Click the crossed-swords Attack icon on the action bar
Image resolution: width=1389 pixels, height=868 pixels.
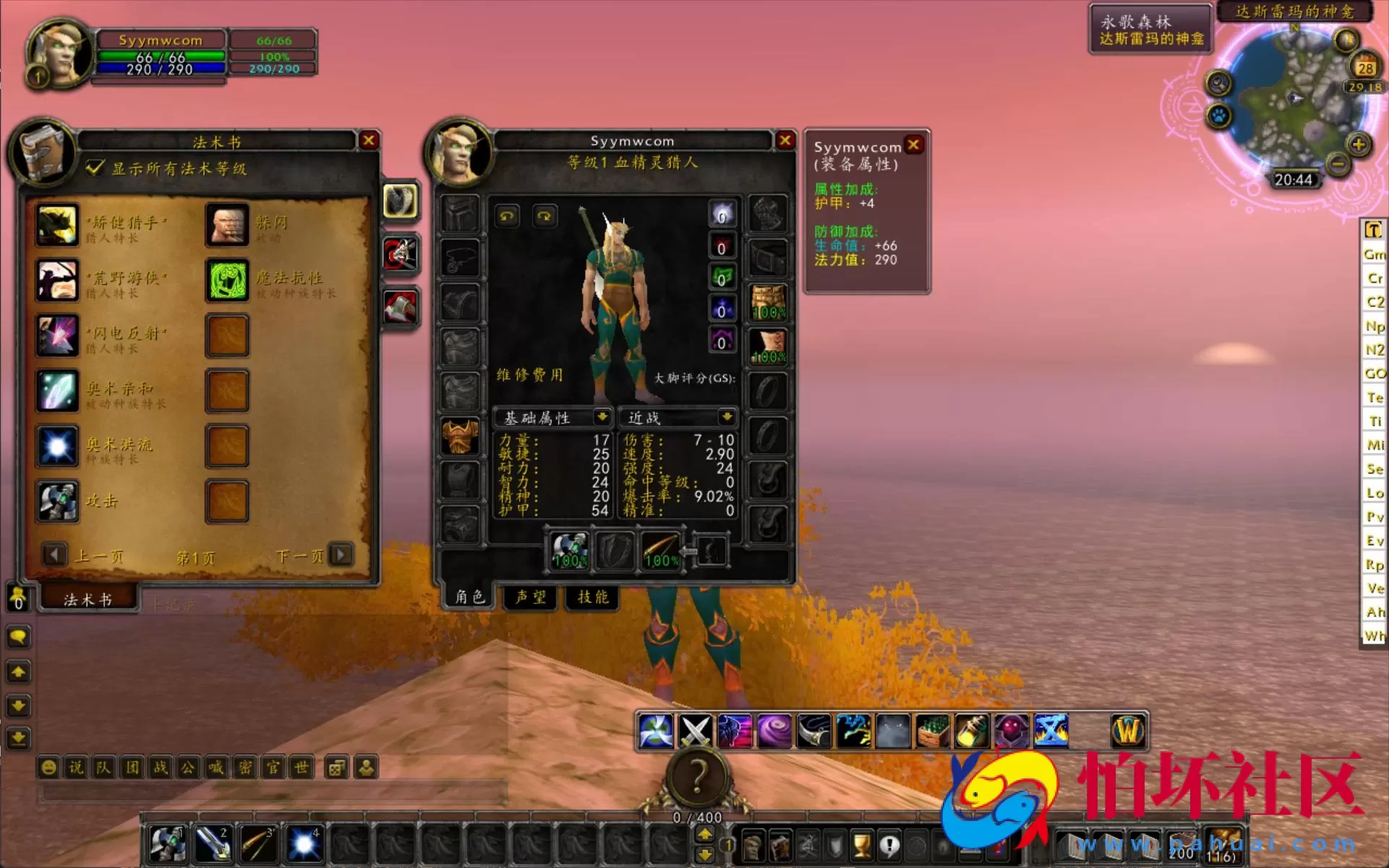click(695, 731)
